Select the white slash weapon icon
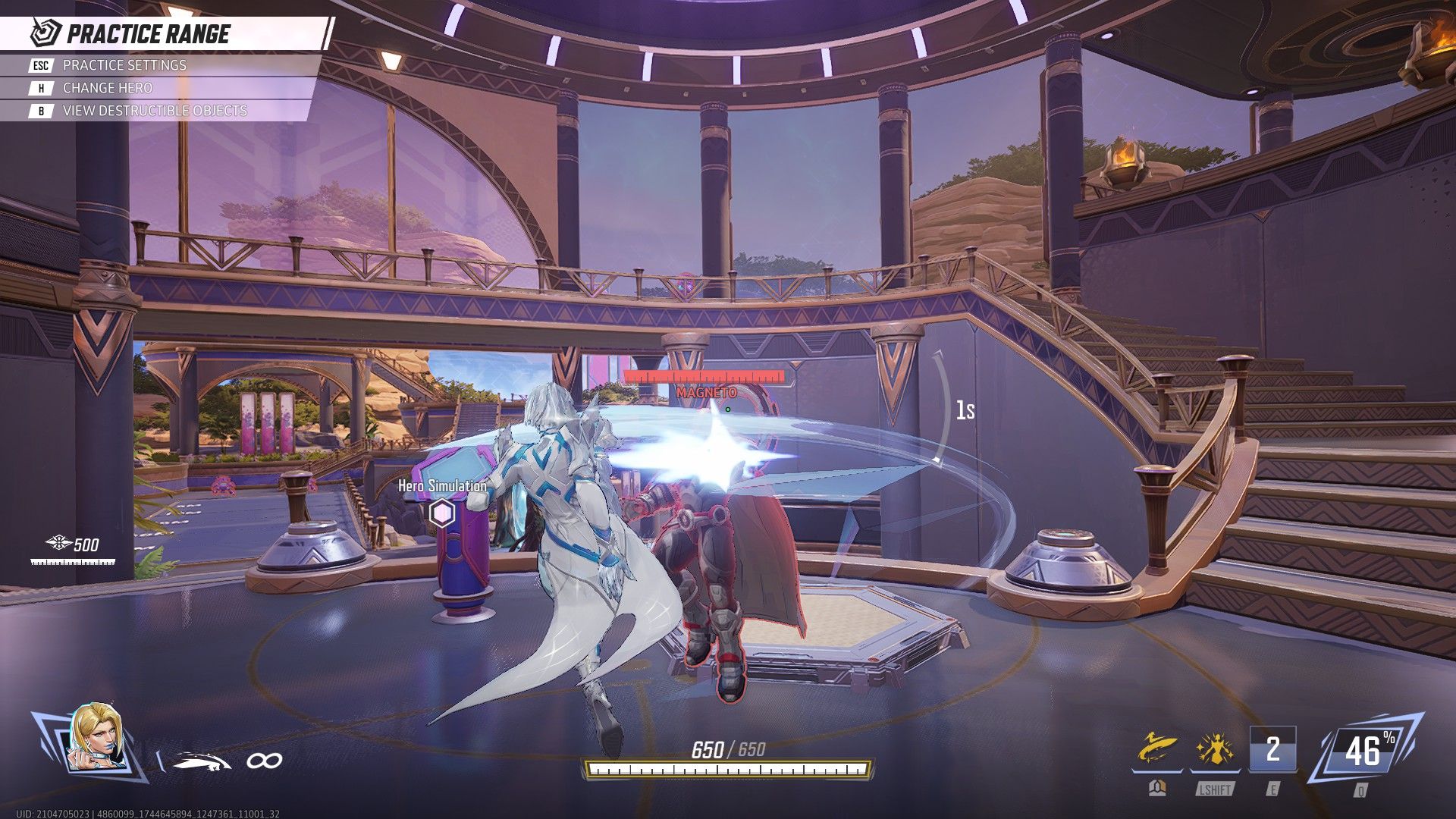Viewport: 1456px width, 819px height. (x=201, y=761)
